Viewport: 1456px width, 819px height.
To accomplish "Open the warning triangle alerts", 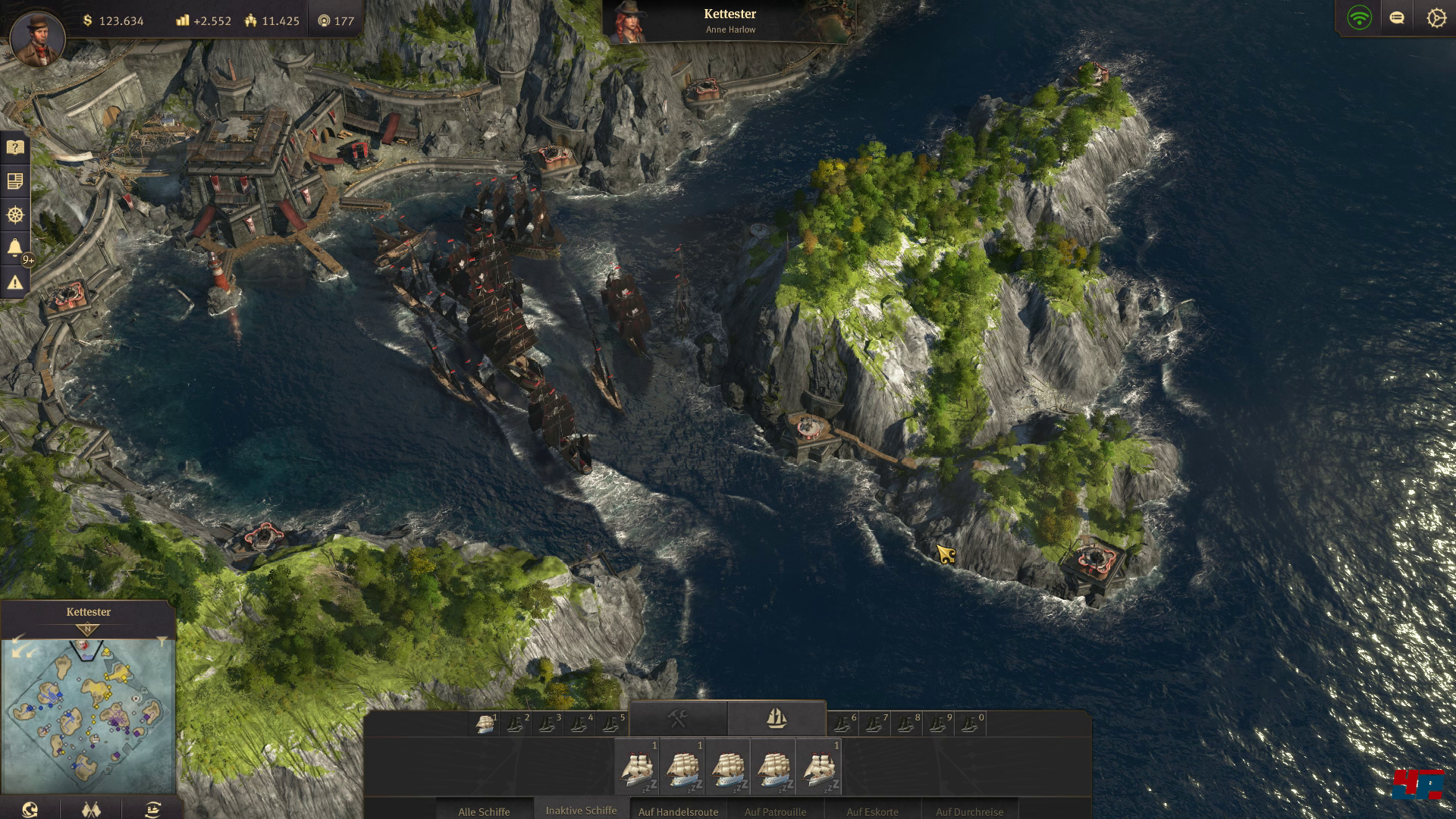I will coord(15,282).
